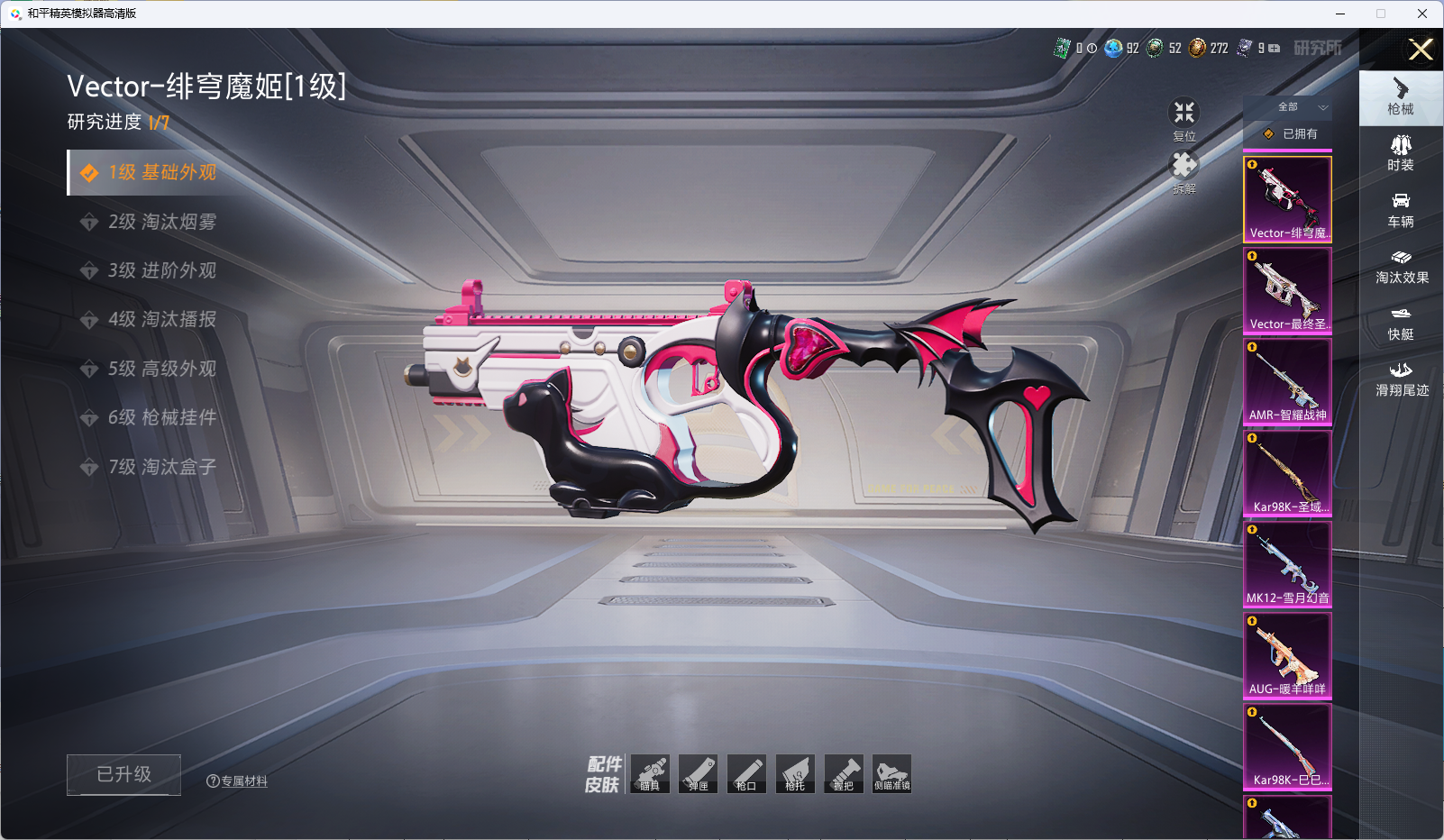Minimize the emulator window
1444x840 pixels.
point(1340,14)
